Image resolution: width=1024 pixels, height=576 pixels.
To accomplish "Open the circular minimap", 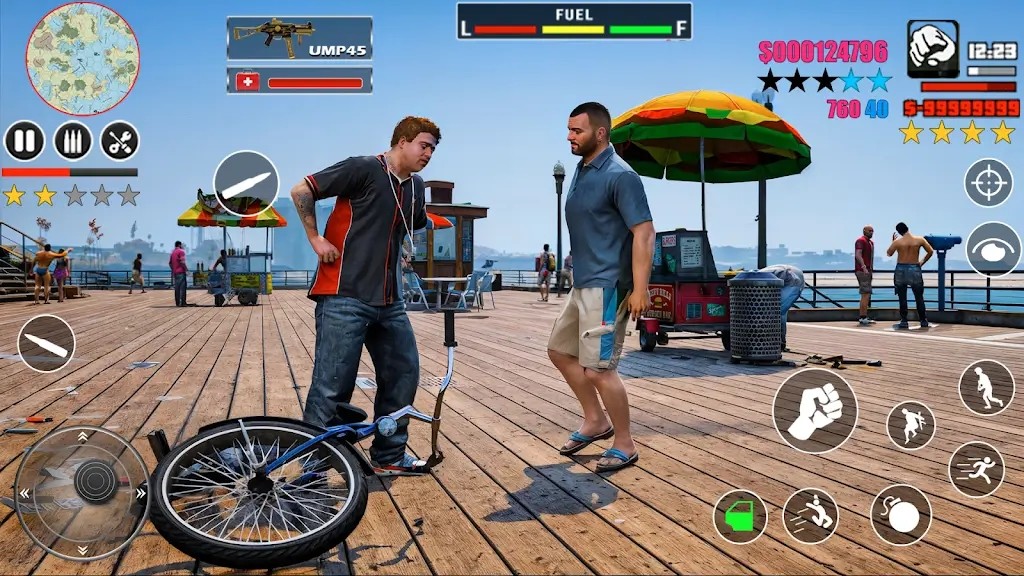I will click(82, 59).
